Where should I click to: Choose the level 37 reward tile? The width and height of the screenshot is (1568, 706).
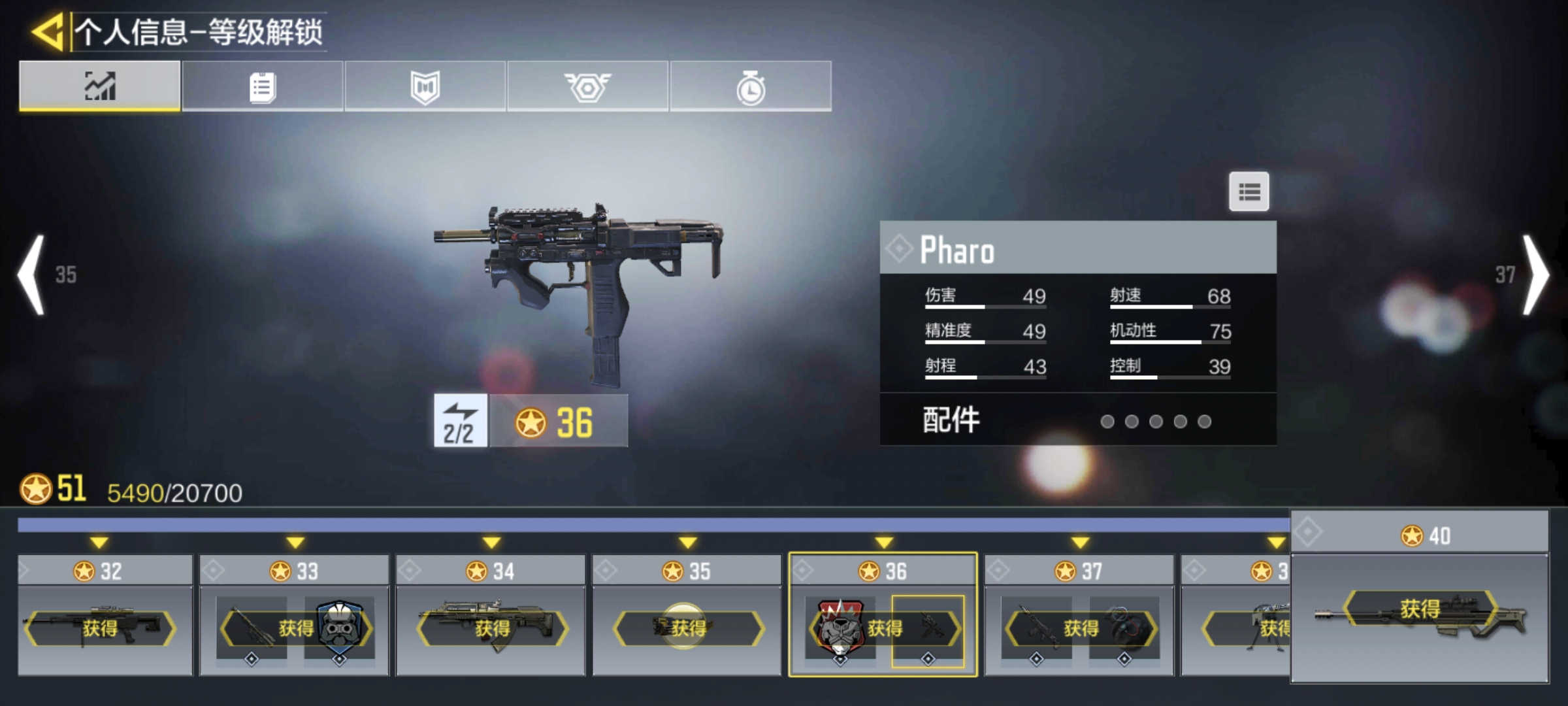(x=1079, y=614)
